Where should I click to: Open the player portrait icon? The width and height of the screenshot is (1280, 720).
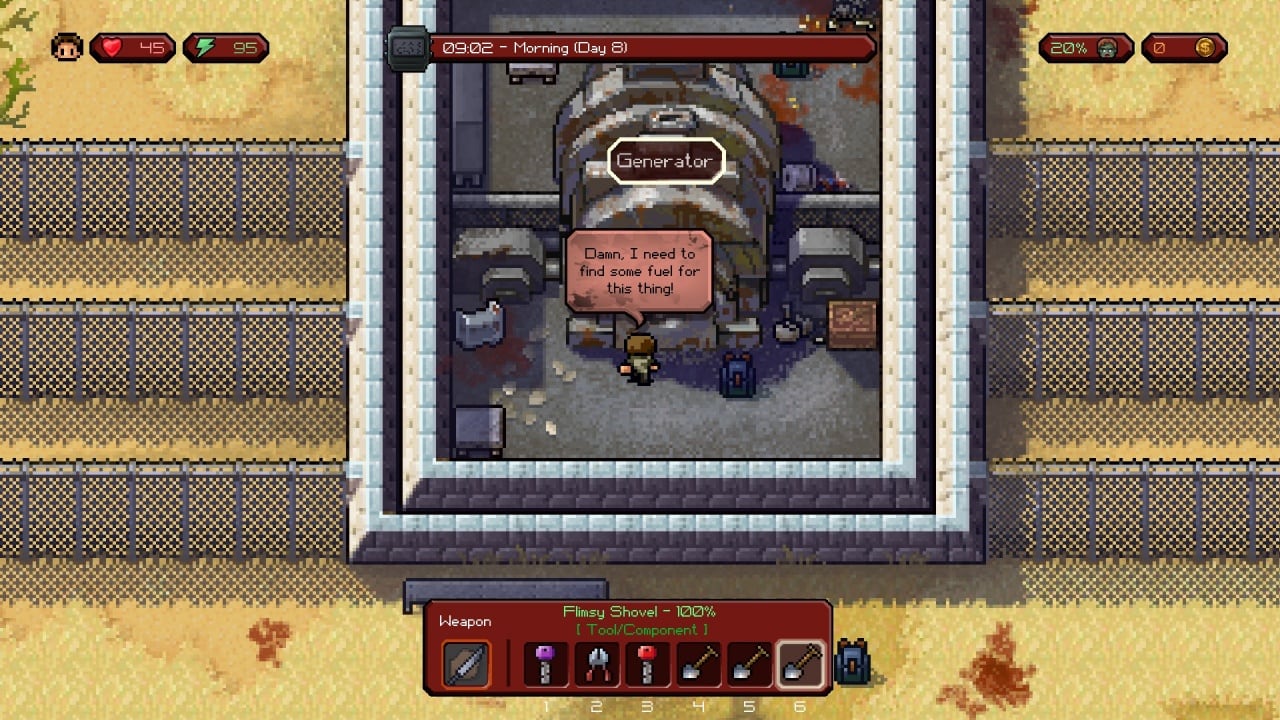point(67,47)
